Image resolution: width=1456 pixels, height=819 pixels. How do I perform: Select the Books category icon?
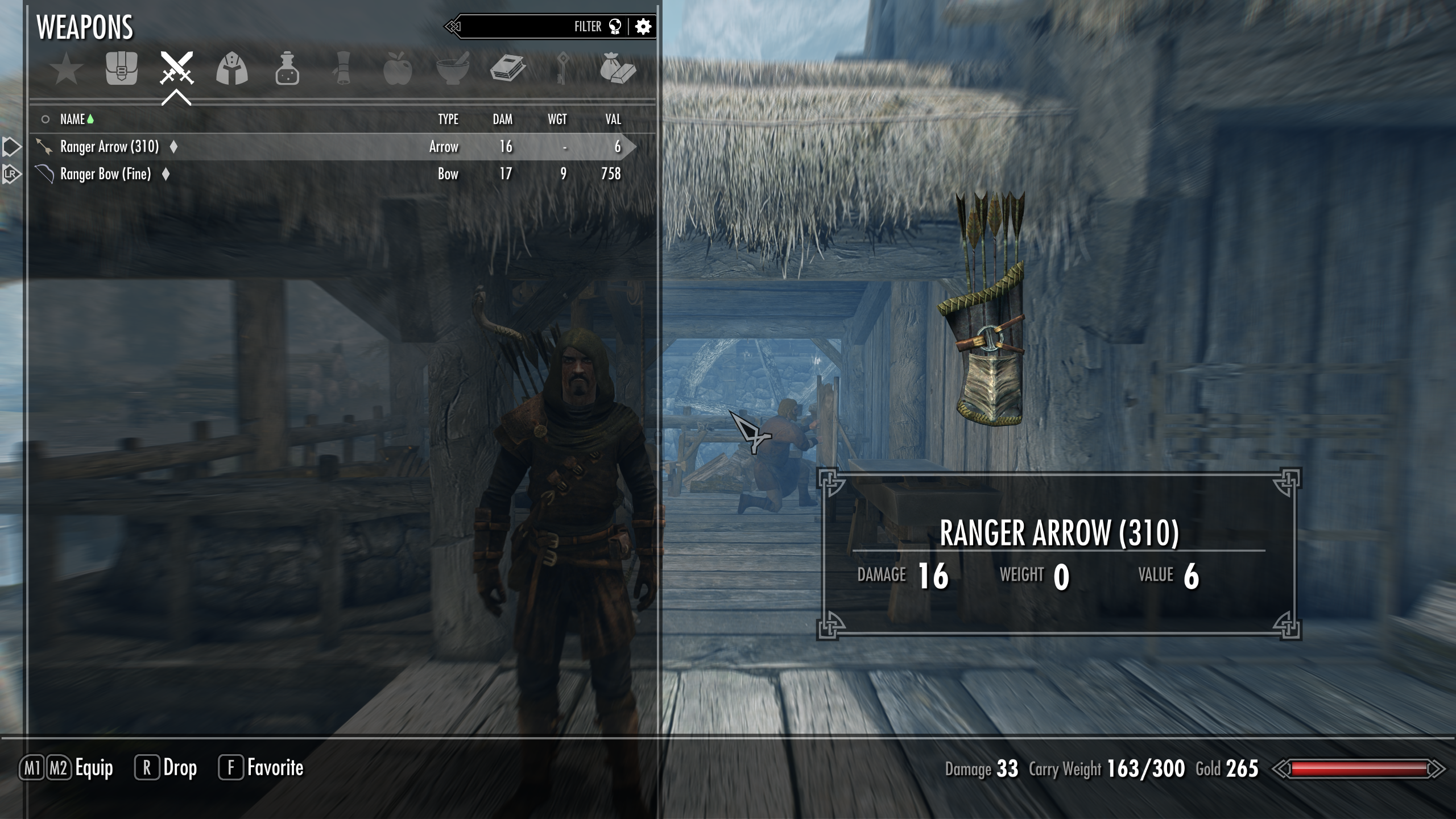(508, 68)
